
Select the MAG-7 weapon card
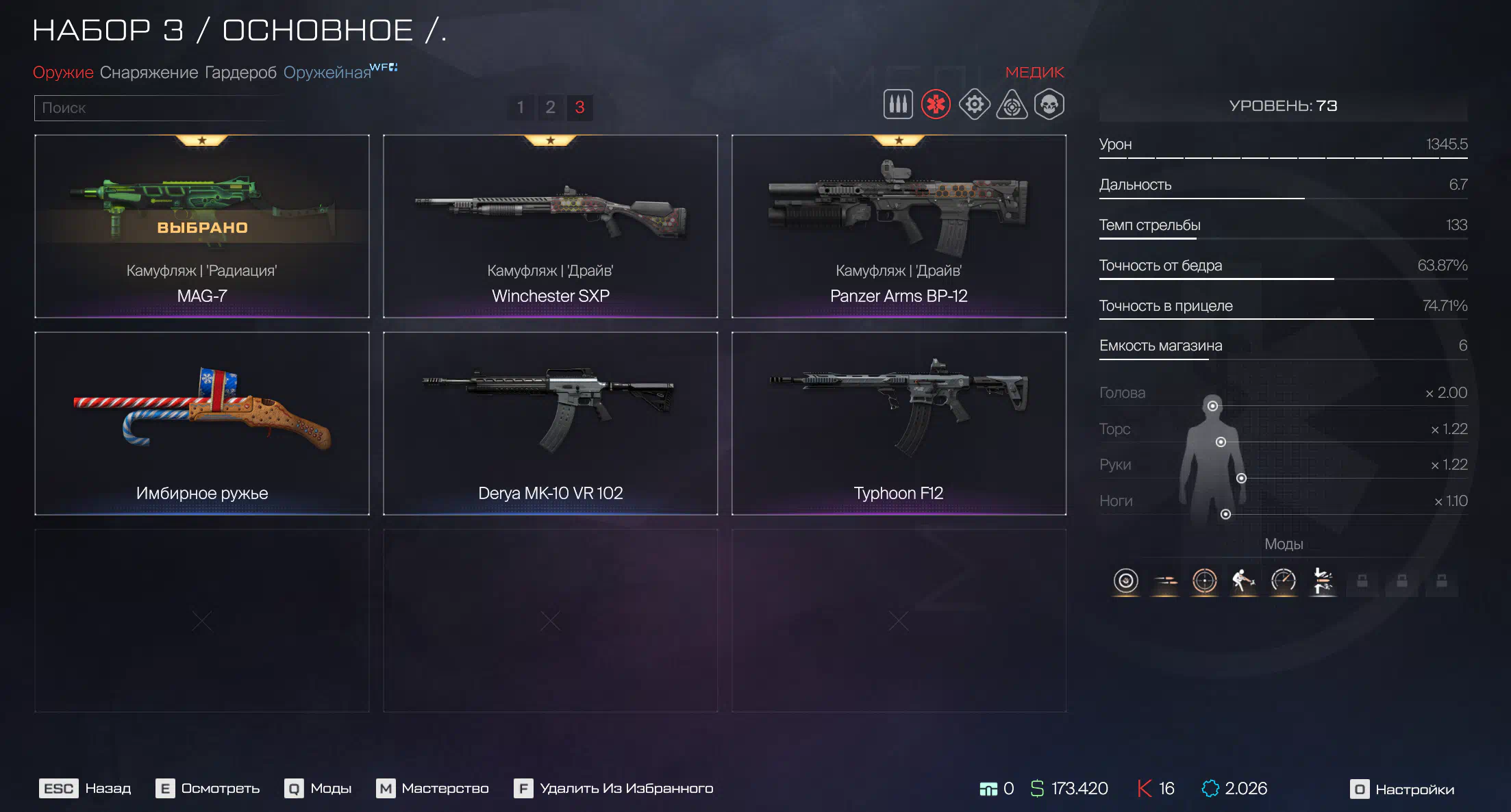202,226
